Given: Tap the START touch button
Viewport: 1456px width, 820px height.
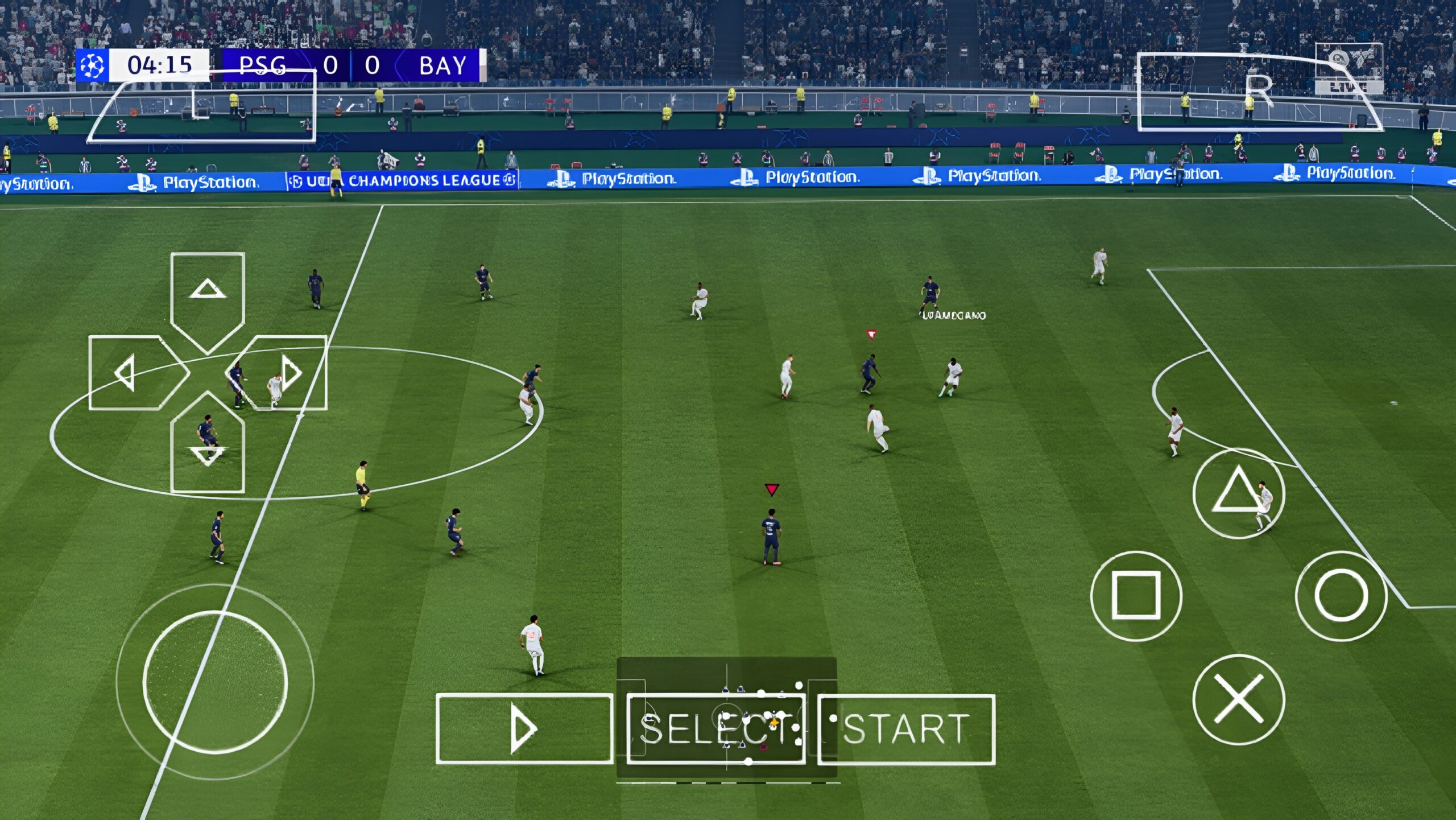Looking at the screenshot, I should (x=906, y=729).
